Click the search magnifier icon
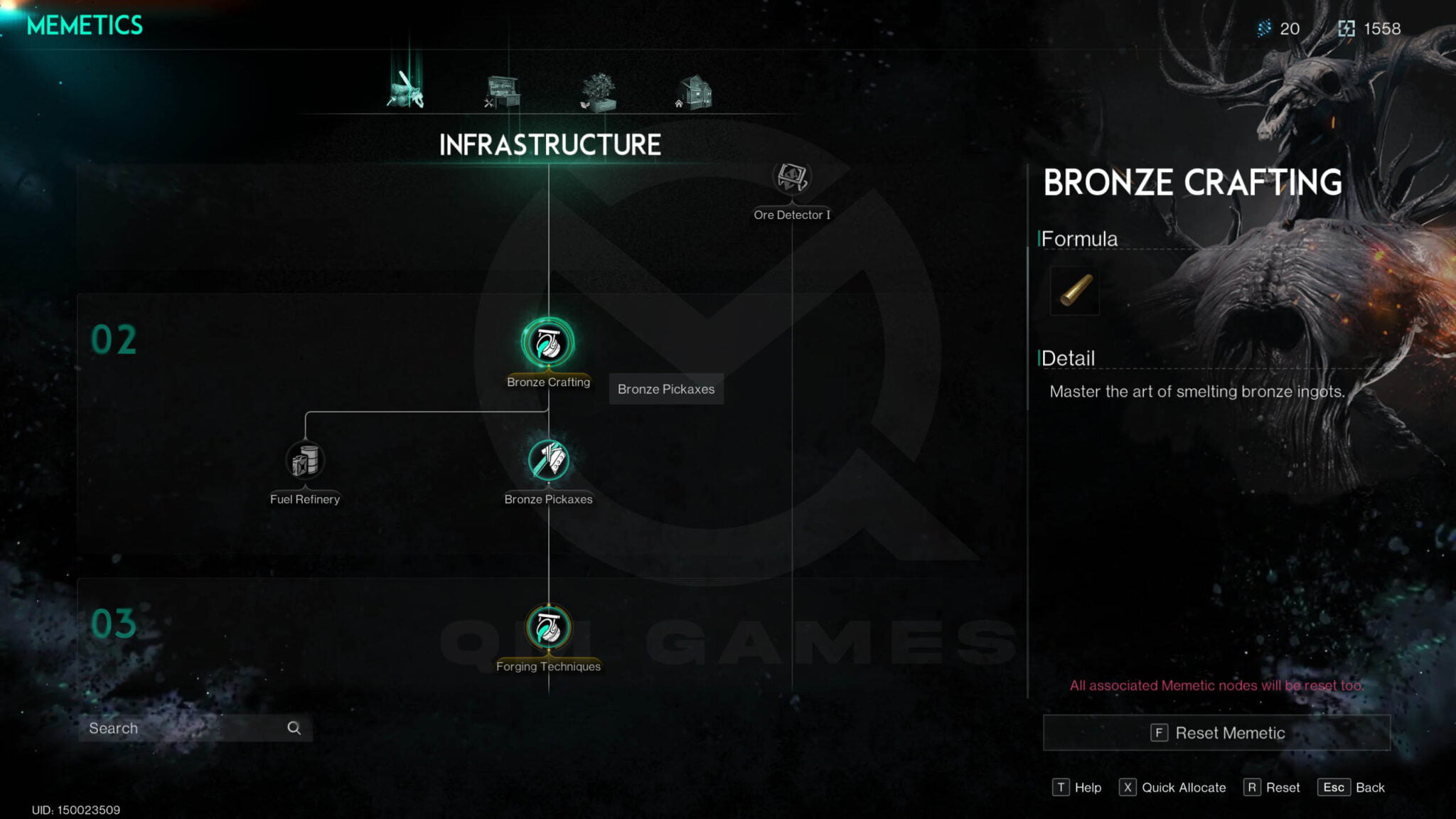This screenshot has width=1456, height=819. (294, 728)
